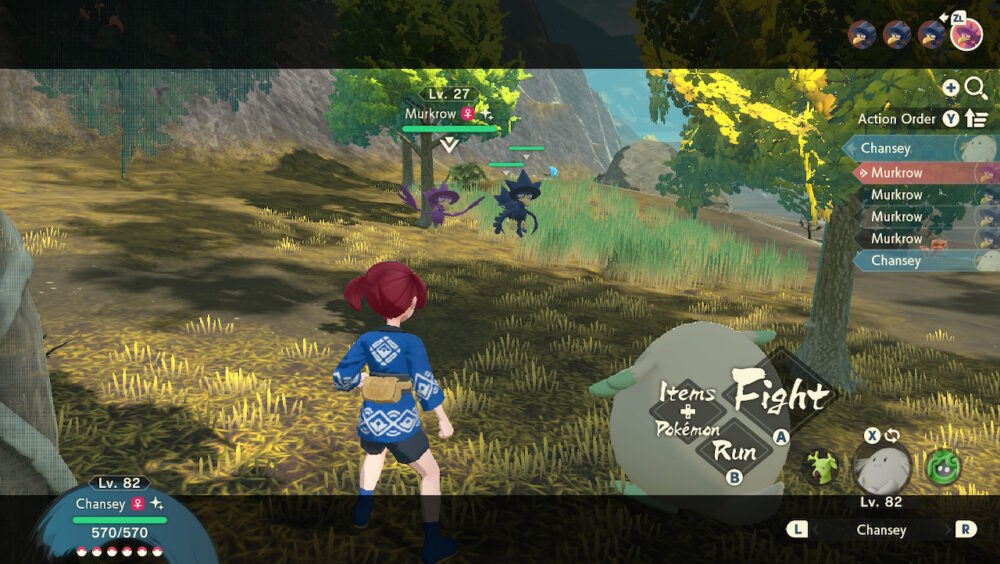Screen dimensions: 1000x564
Task: Switch to the green antlered Pokémon icon
Action: pyautogui.click(x=822, y=467)
